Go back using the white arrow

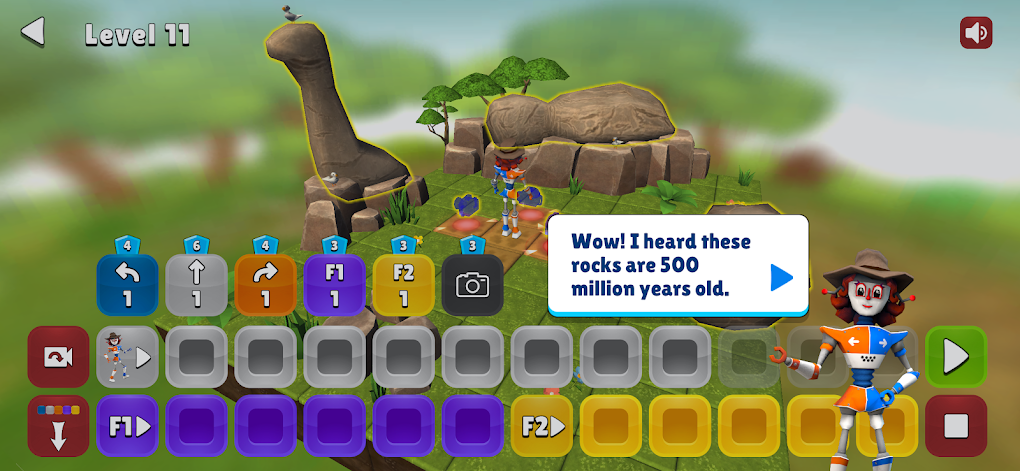click(x=33, y=32)
